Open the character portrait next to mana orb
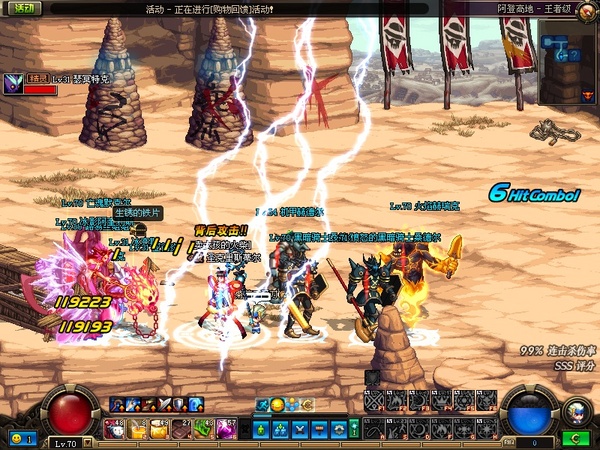This screenshot has width=600, height=450. tap(574, 411)
